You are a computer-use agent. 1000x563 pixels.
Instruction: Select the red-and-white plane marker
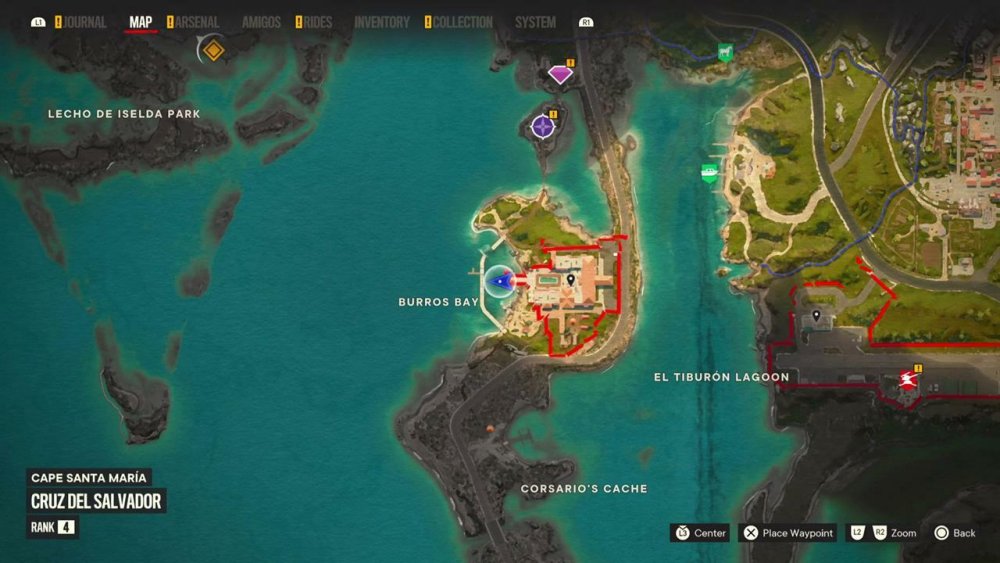point(908,379)
